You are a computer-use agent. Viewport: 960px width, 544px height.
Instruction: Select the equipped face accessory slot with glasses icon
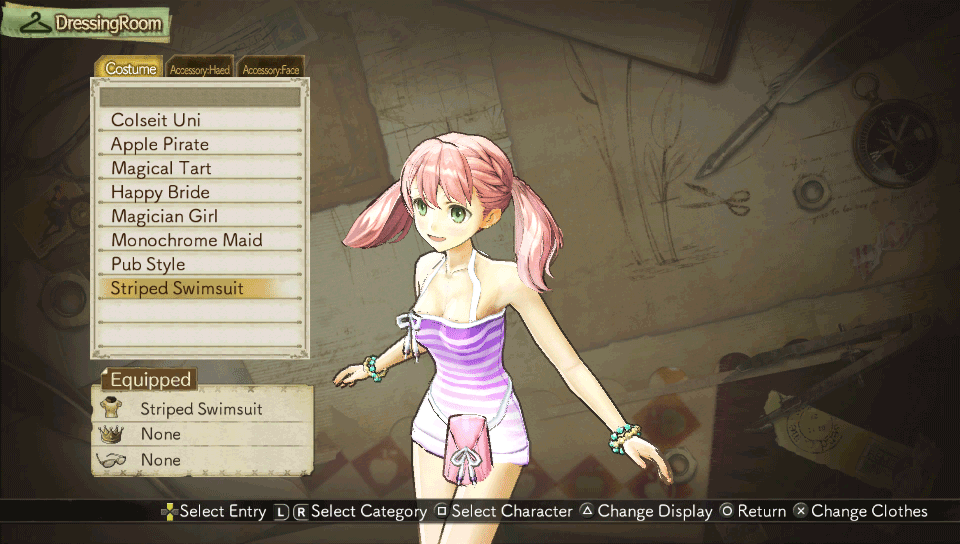click(x=201, y=460)
